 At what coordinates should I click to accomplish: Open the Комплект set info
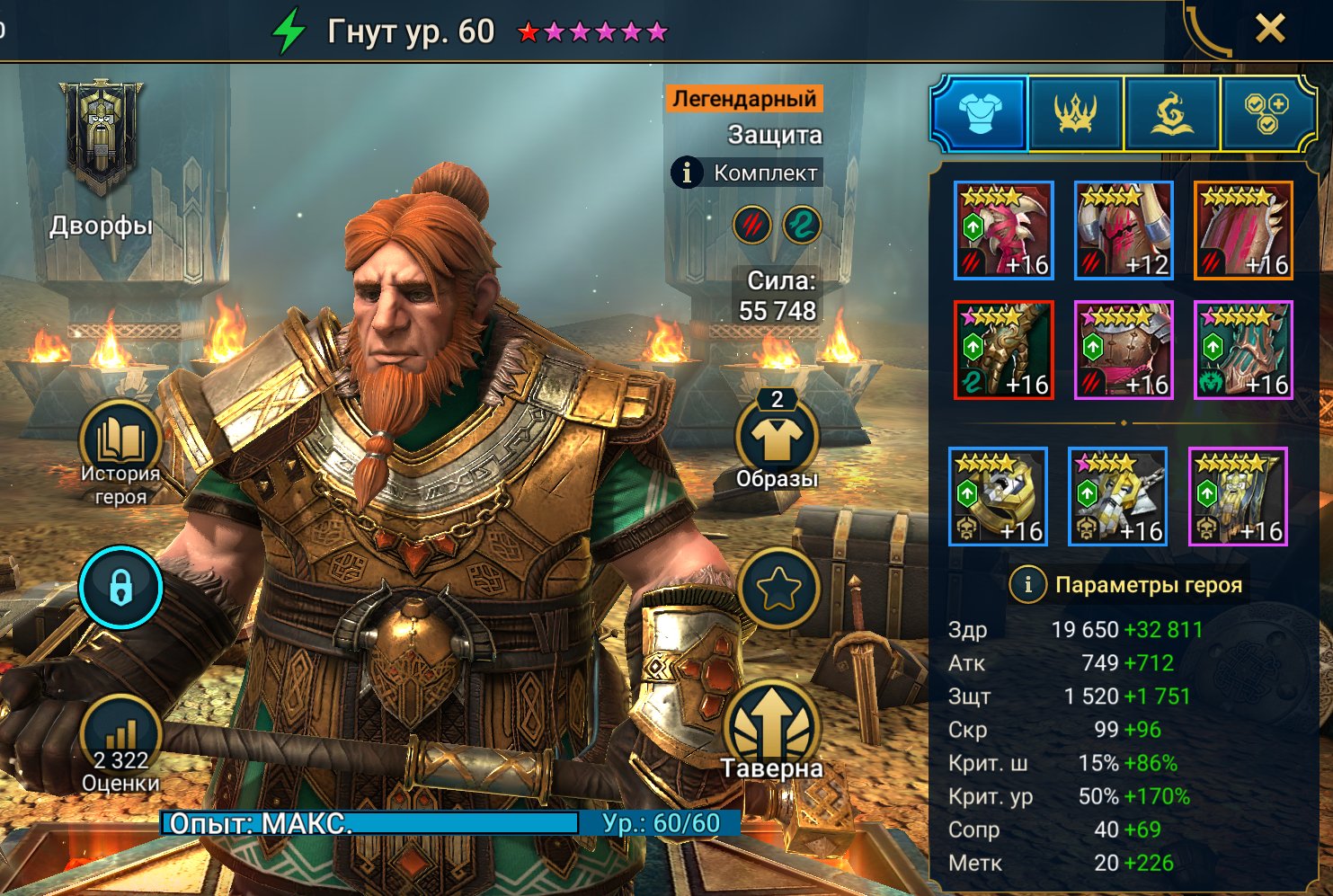click(746, 173)
